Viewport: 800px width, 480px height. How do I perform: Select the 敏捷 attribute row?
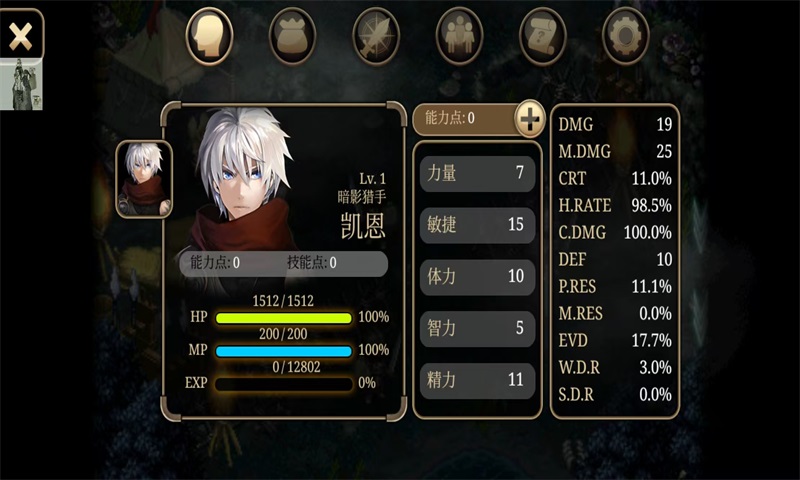click(x=476, y=225)
